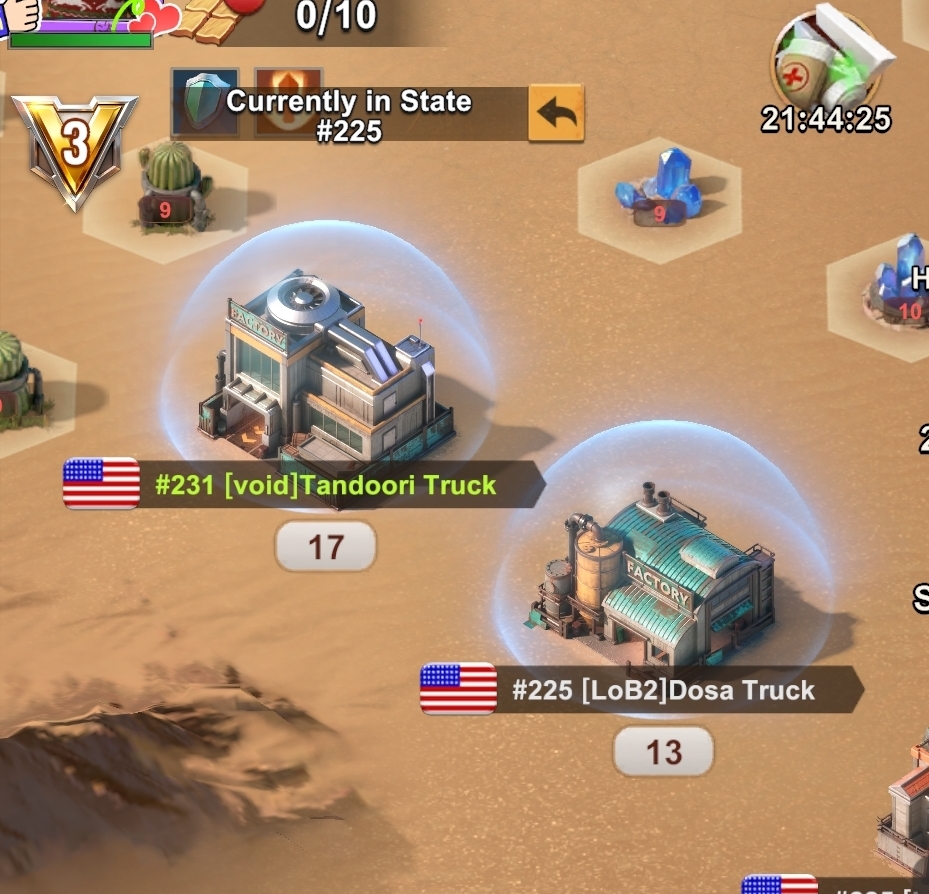This screenshot has height=894, width=929.
Task: Select the [void]Tandoori Truck name banner
Action: point(325,485)
